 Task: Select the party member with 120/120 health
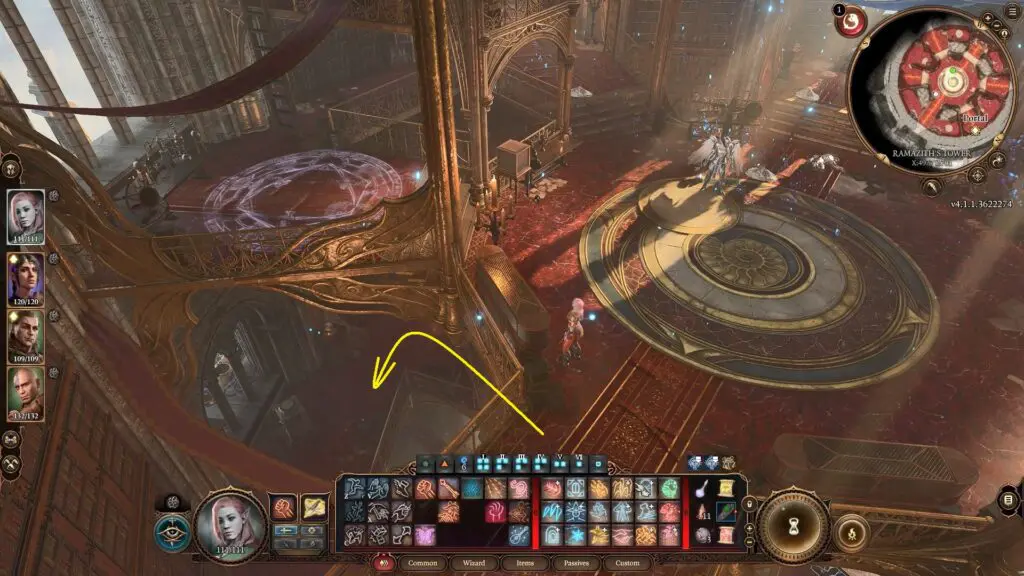pyautogui.click(x=26, y=276)
